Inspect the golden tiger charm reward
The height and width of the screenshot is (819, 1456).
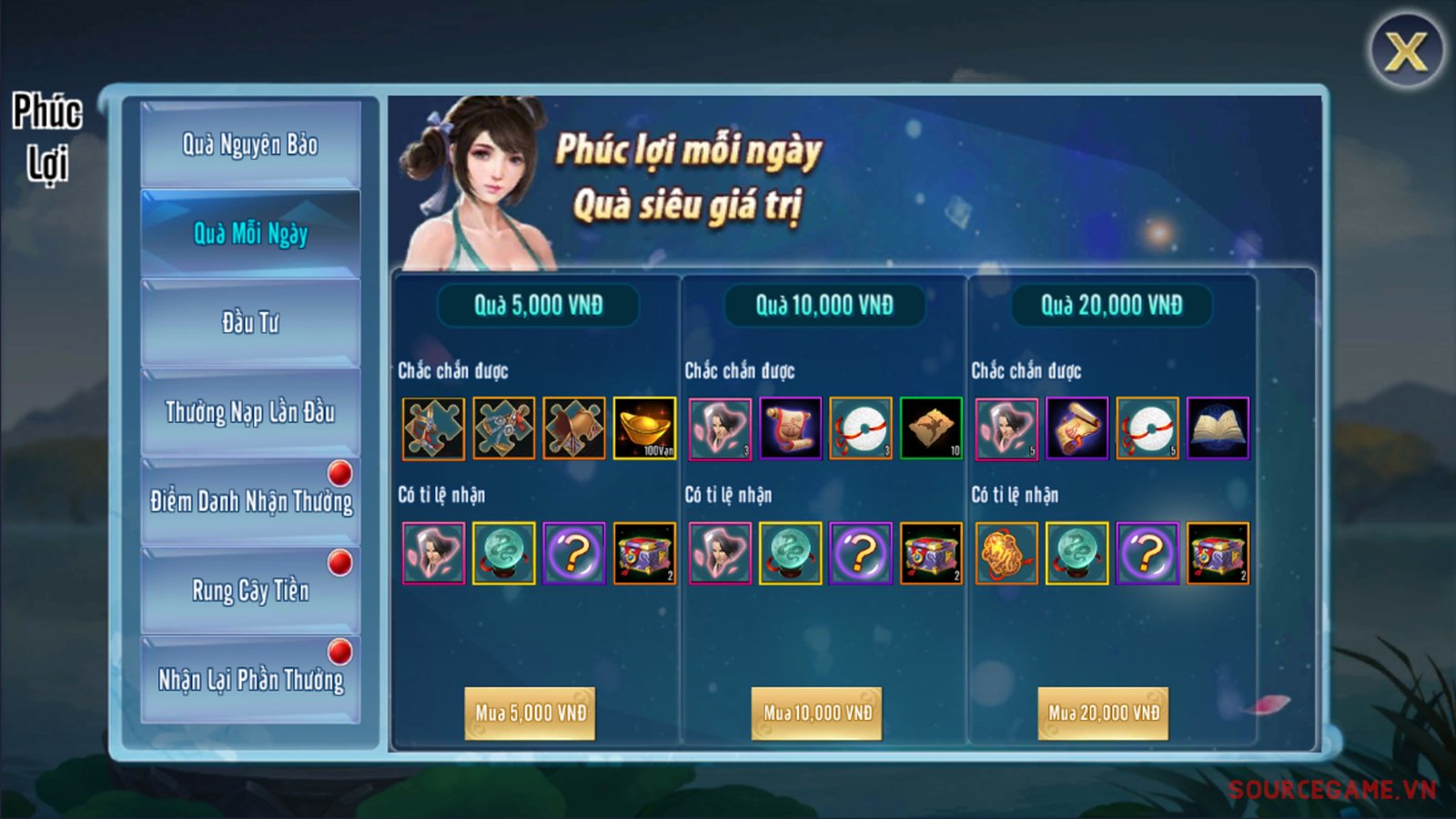click(1006, 553)
